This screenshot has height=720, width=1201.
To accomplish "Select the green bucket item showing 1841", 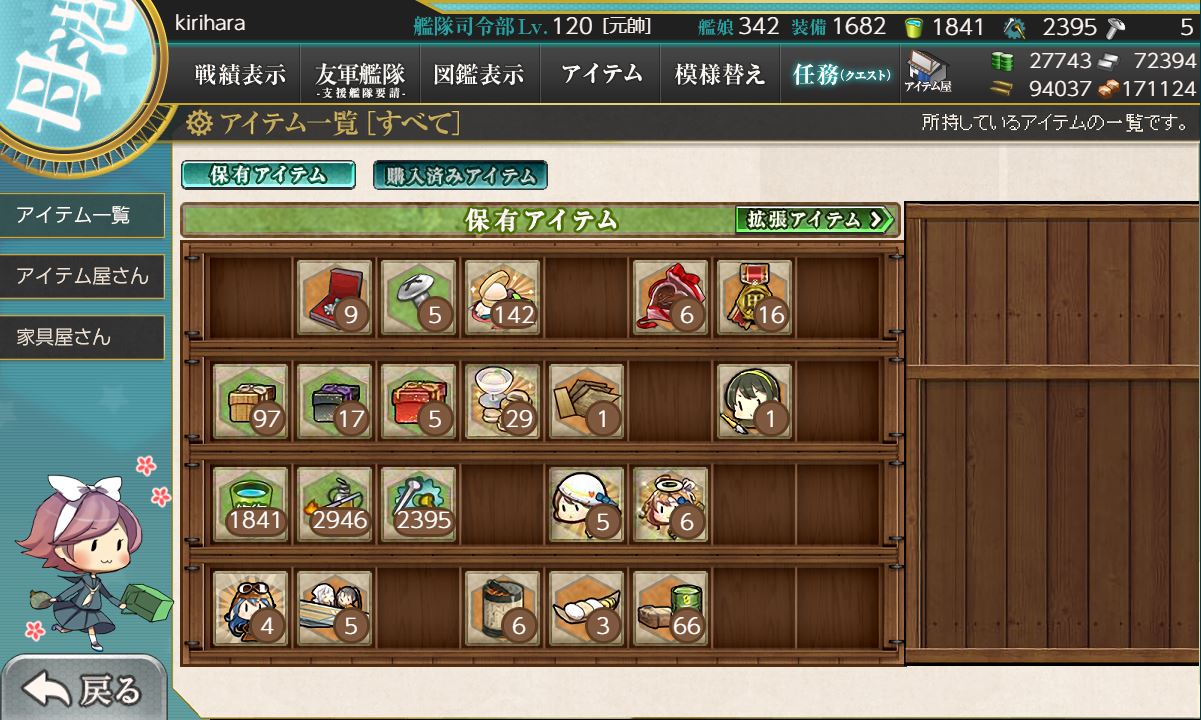I will point(250,504).
